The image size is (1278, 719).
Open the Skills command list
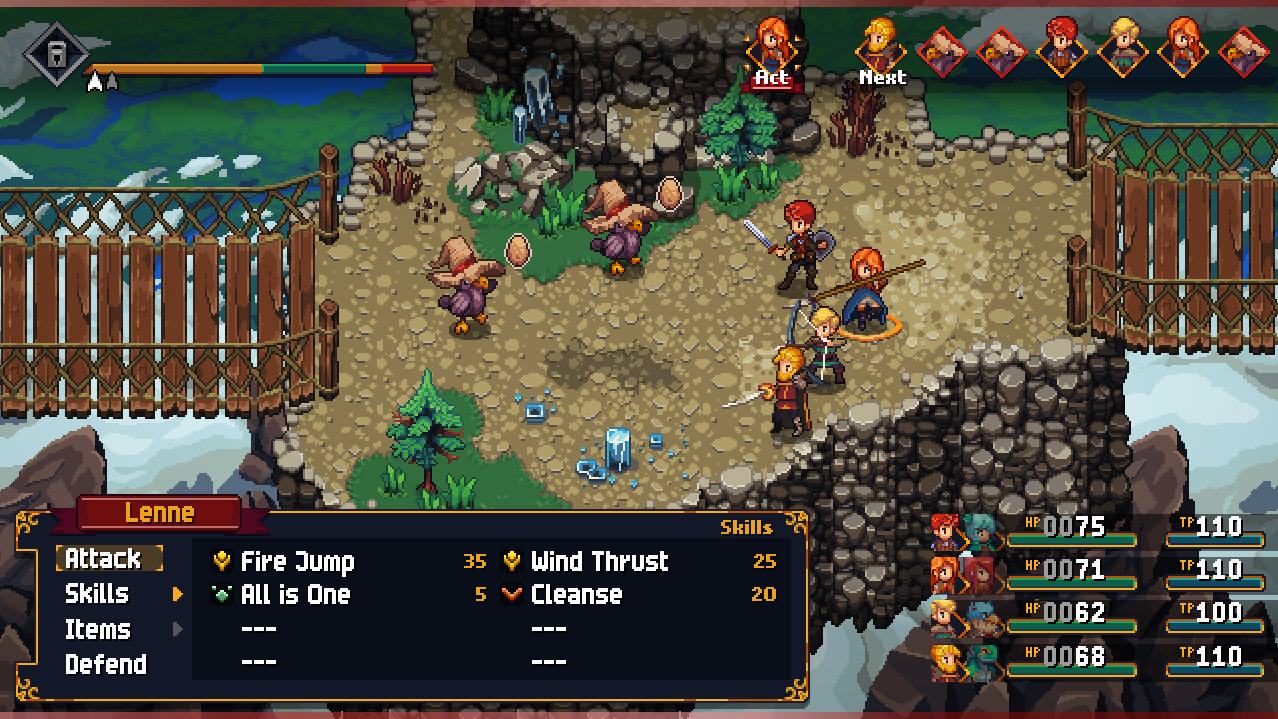97,594
